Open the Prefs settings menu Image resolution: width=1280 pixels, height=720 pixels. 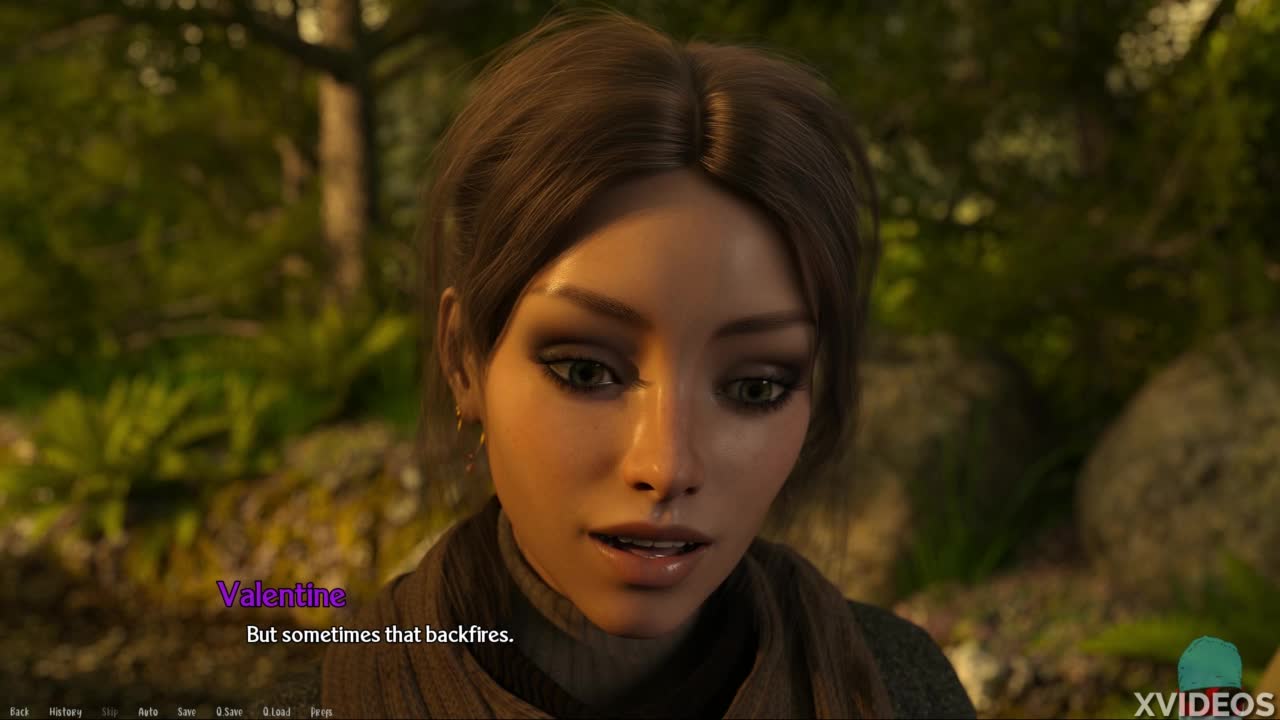(x=321, y=712)
